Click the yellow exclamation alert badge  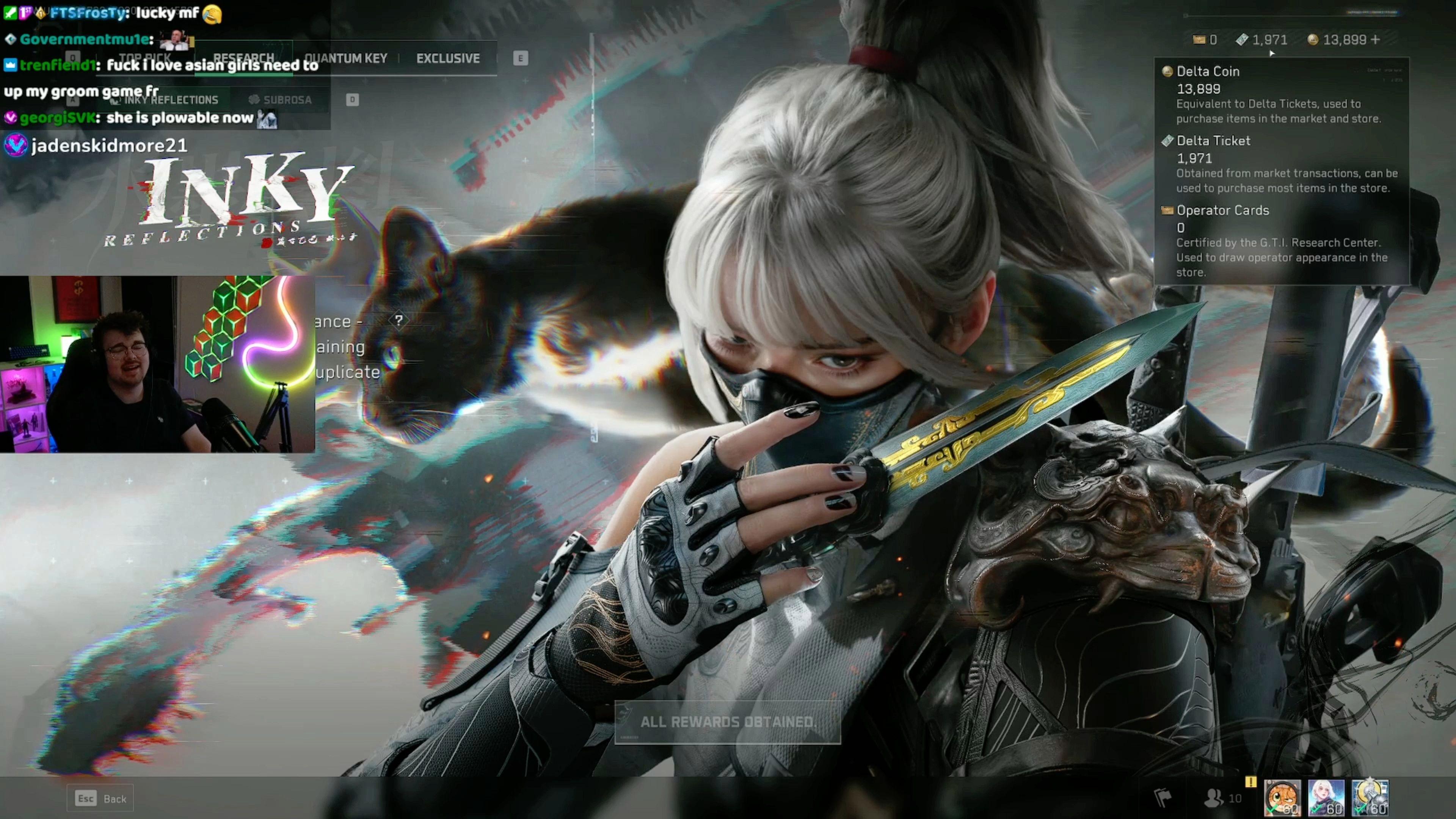tap(1250, 782)
